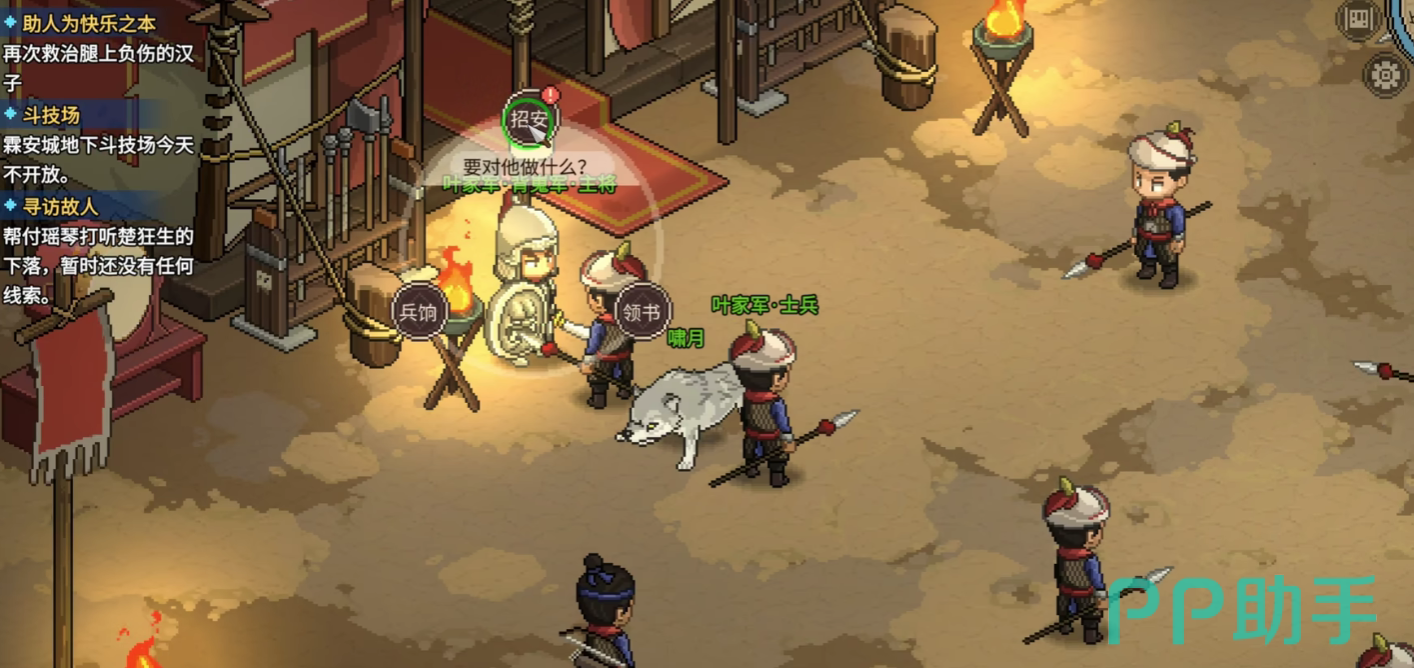Open the panel icon above the gear
Viewport: 1414px width, 668px height.
[1358, 19]
